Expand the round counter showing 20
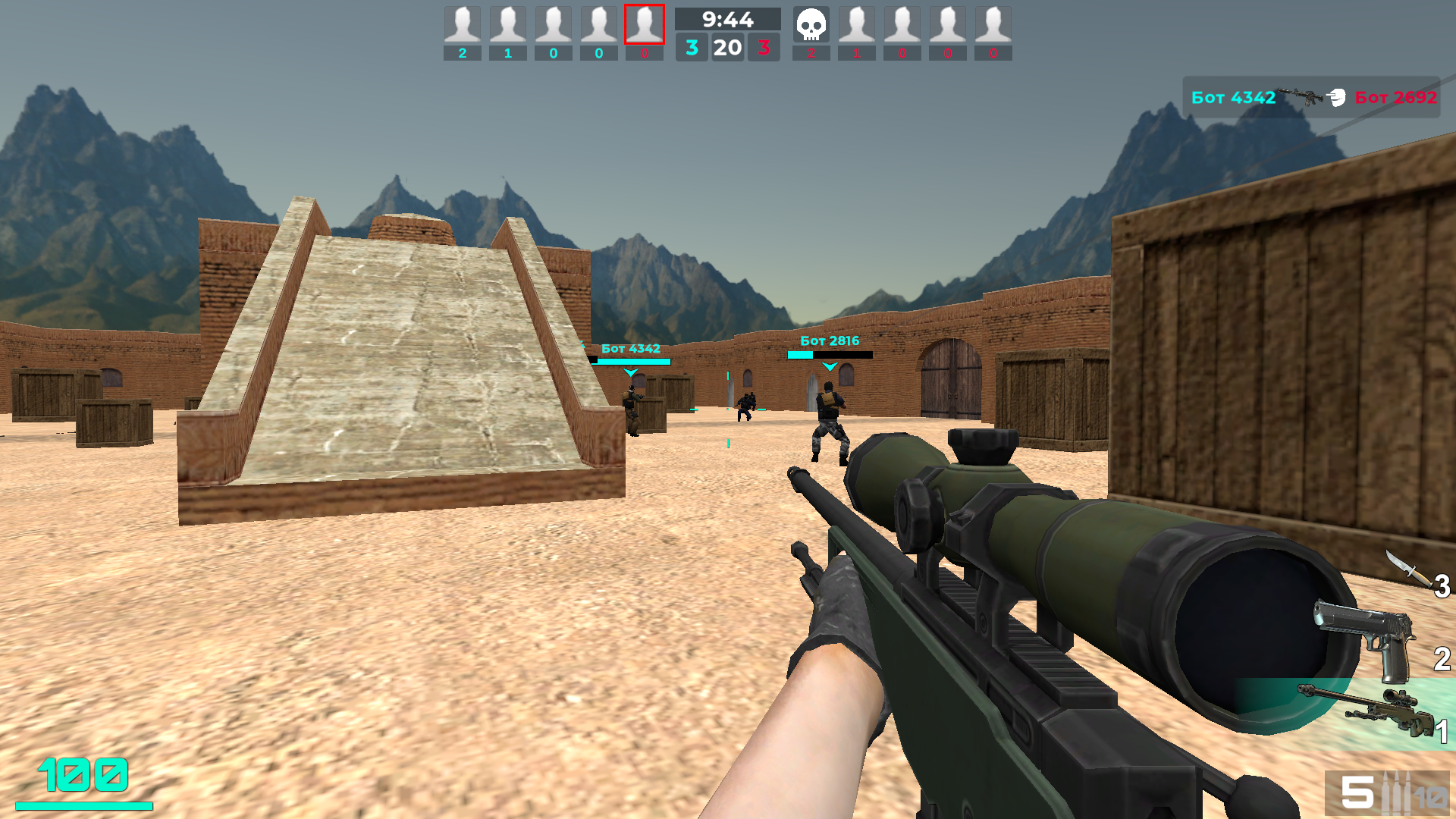The image size is (1456, 819). [x=726, y=46]
